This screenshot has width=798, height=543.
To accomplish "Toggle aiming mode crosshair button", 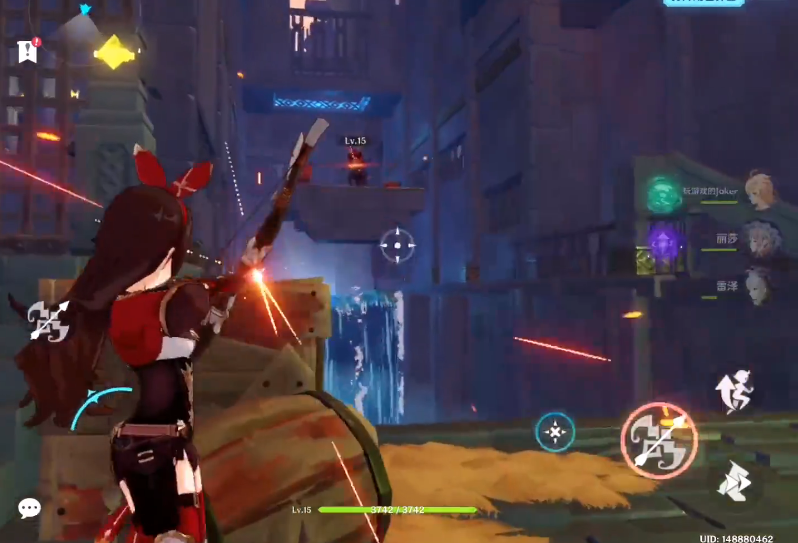I will [555, 432].
